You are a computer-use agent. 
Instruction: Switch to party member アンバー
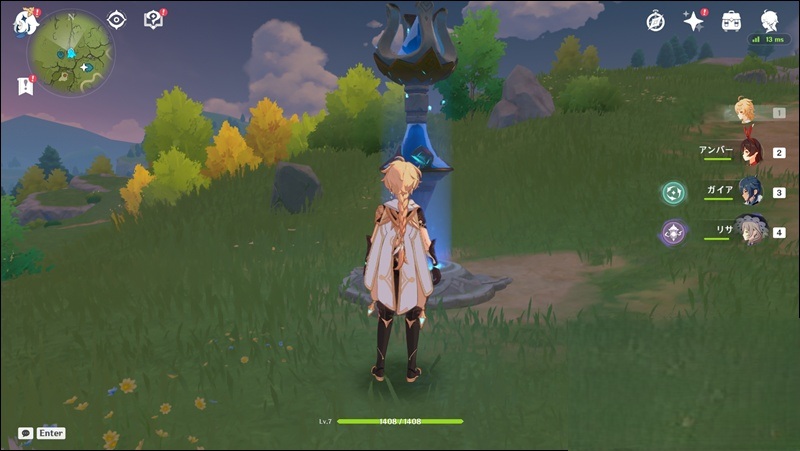[x=750, y=152]
